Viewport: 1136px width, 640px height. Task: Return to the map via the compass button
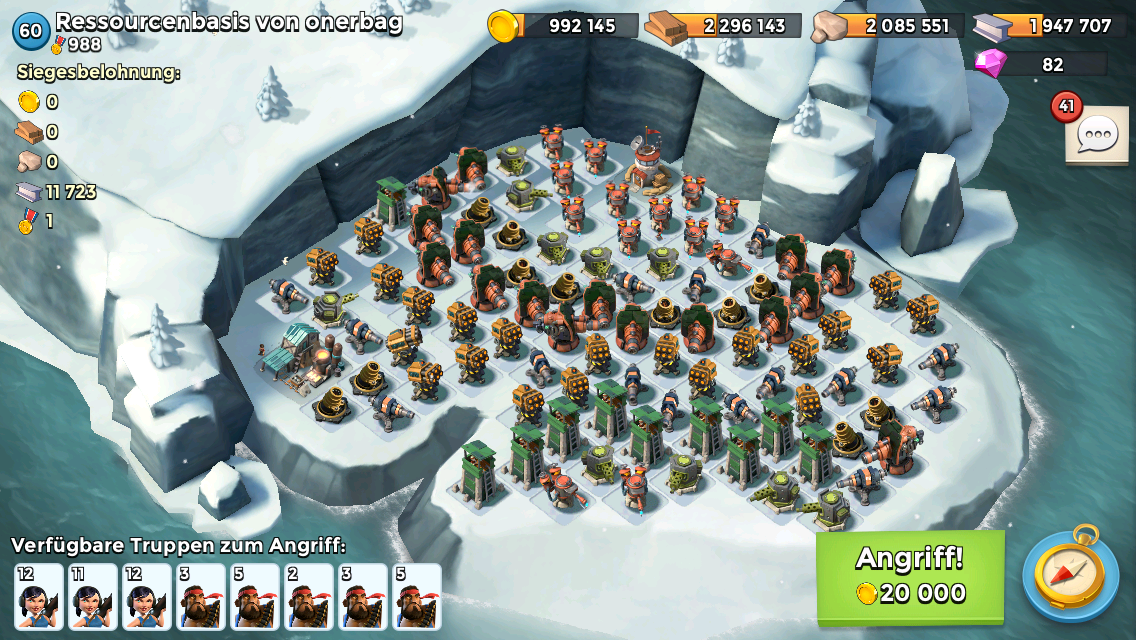click(1070, 574)
